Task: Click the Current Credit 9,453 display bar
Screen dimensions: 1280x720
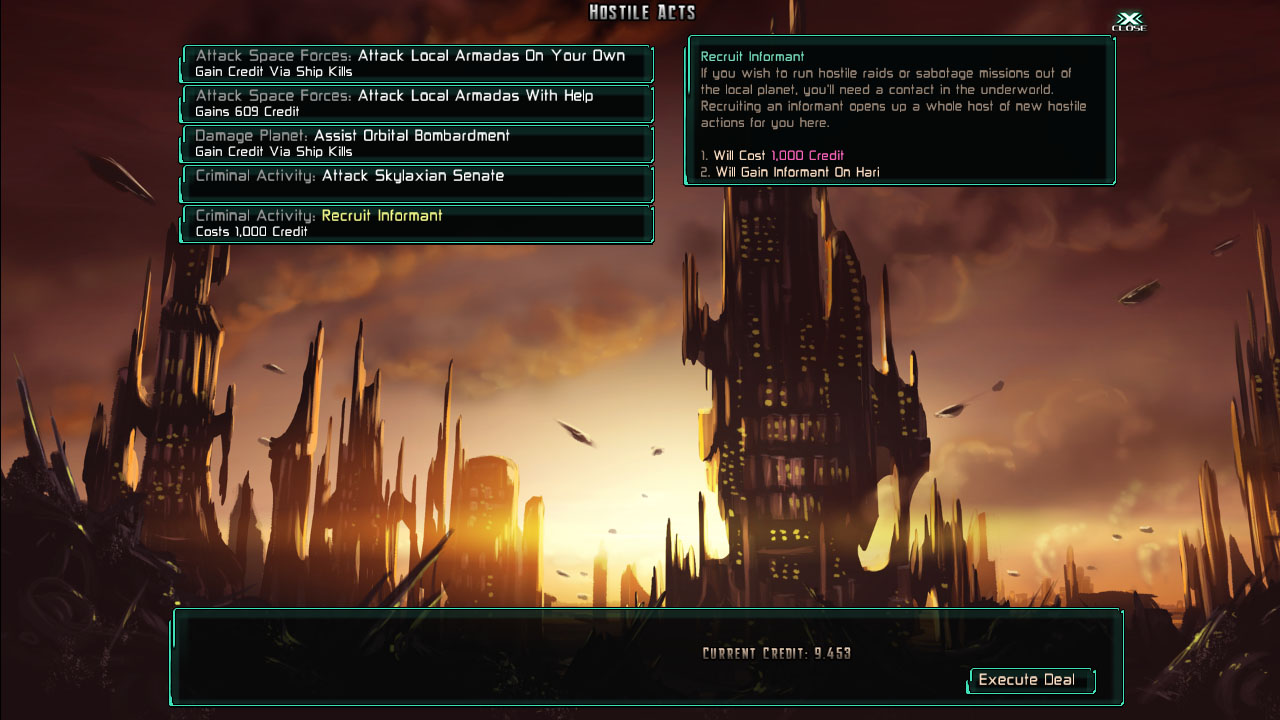Action: [x=775, y=651]
